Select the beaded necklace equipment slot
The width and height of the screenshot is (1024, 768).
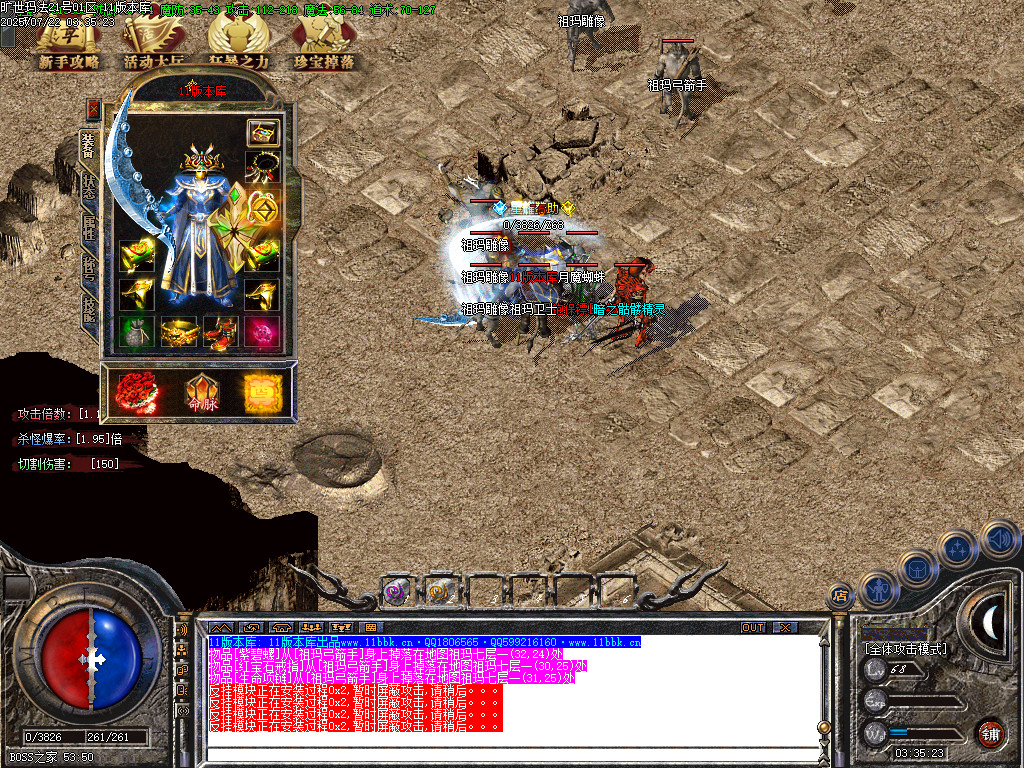click(262, 167)
